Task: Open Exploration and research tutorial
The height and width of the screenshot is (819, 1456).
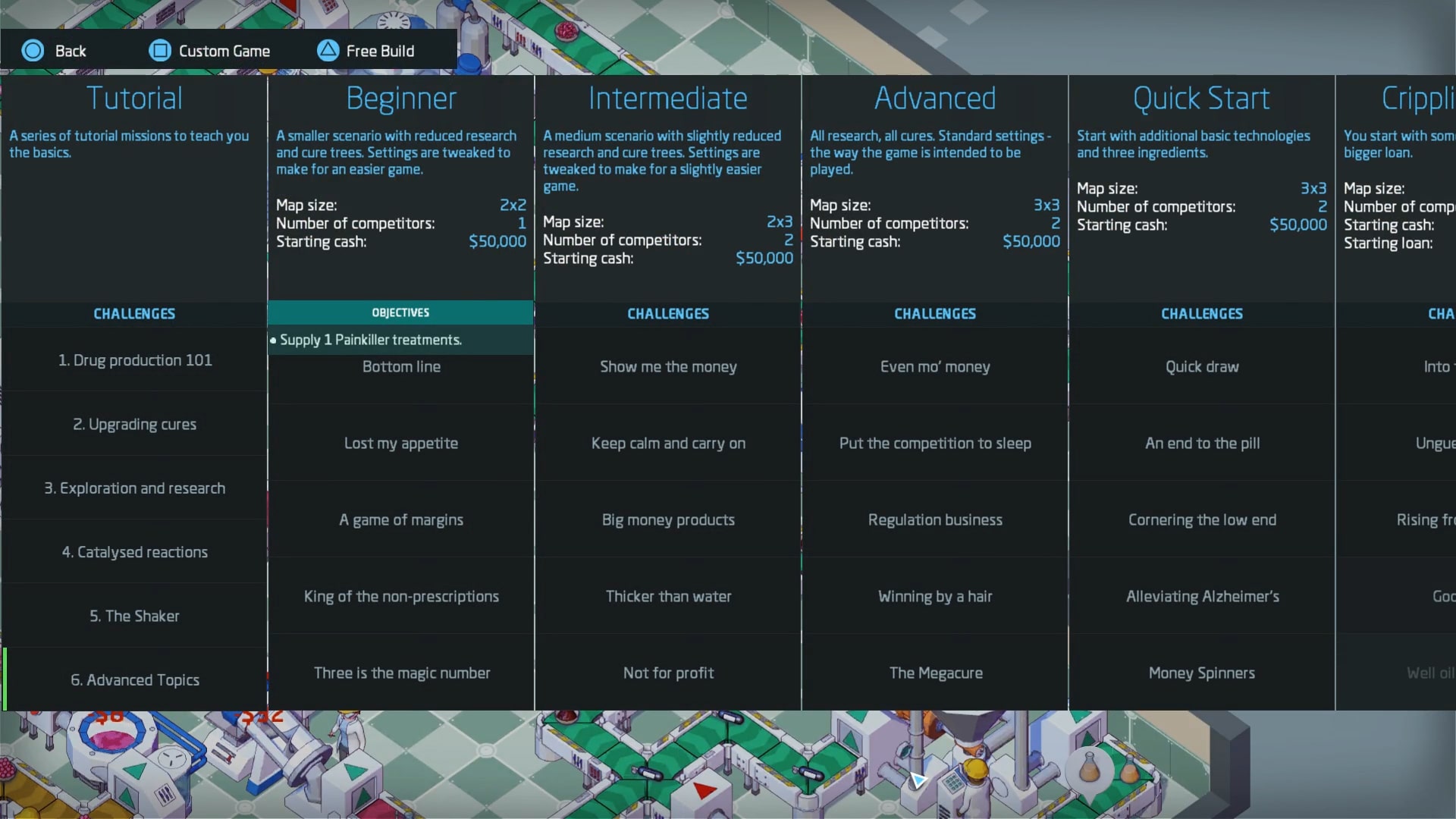Action: point(135,488)
